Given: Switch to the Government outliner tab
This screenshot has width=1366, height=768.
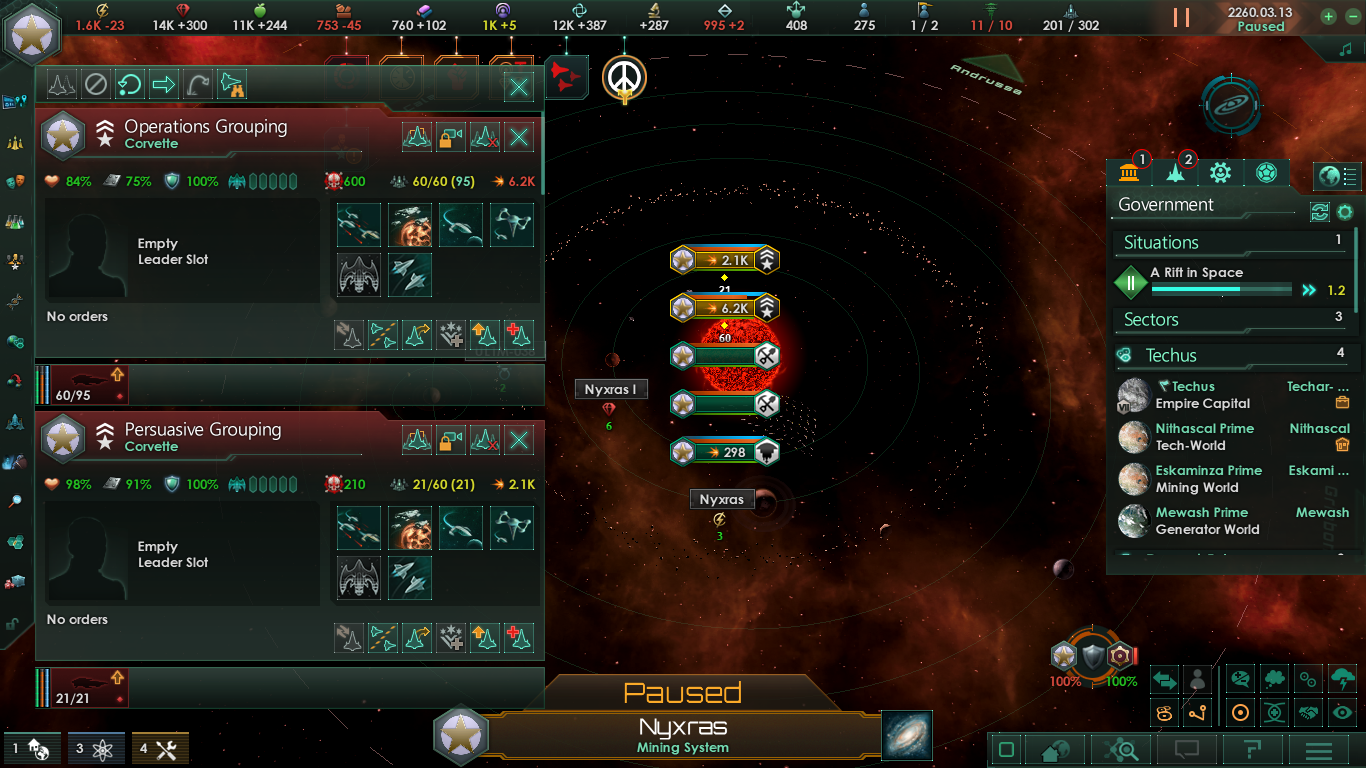Looking at the screenshot, I should click(x=1129, y=172).
